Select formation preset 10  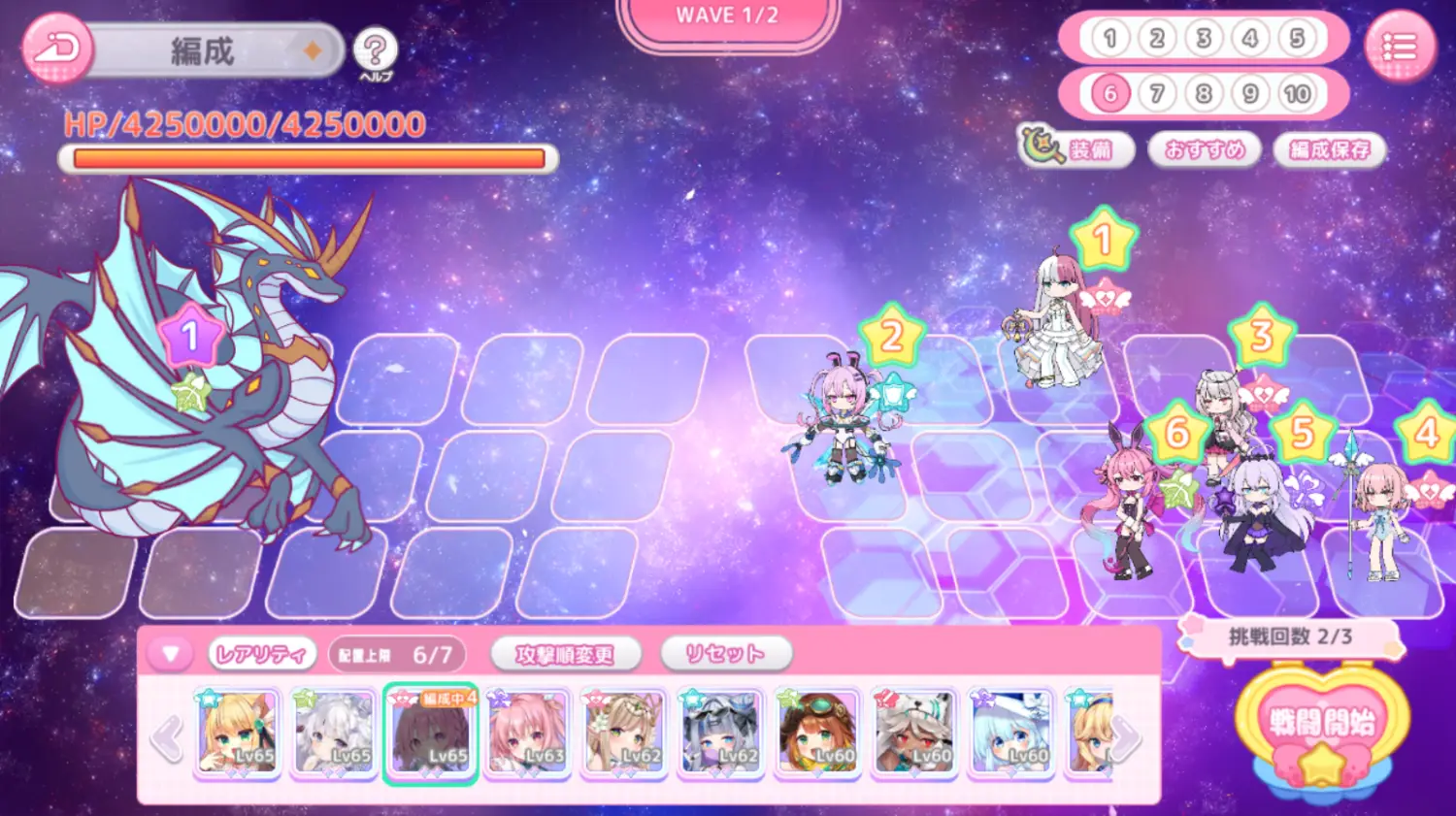point(1297,94)
